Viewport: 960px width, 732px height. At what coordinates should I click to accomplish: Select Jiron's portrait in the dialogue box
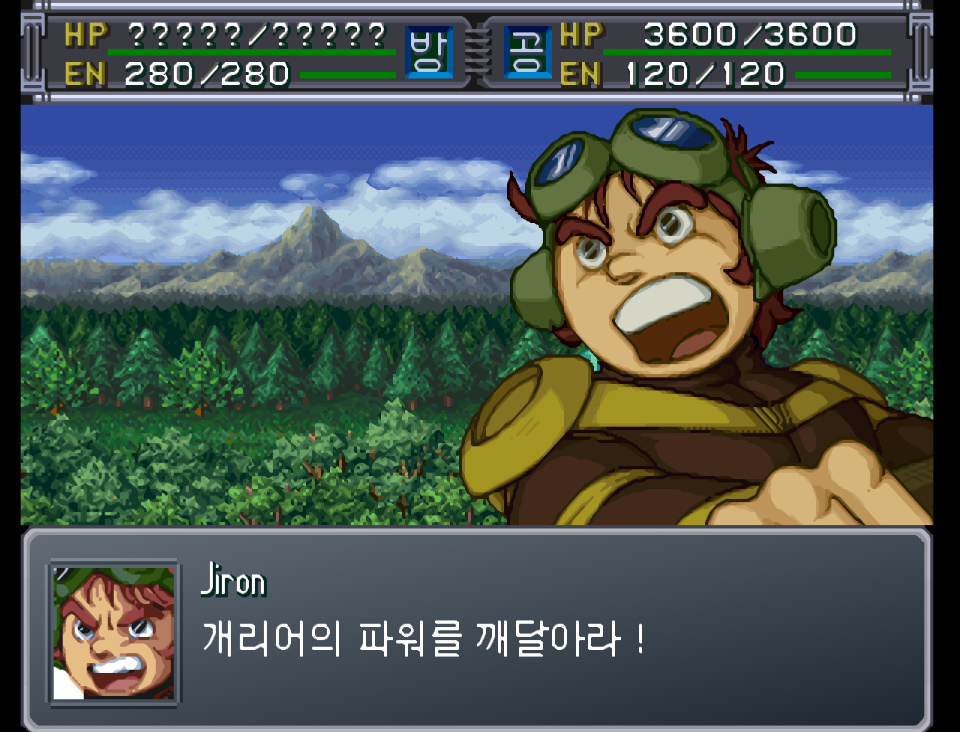(x=114, y=631)
